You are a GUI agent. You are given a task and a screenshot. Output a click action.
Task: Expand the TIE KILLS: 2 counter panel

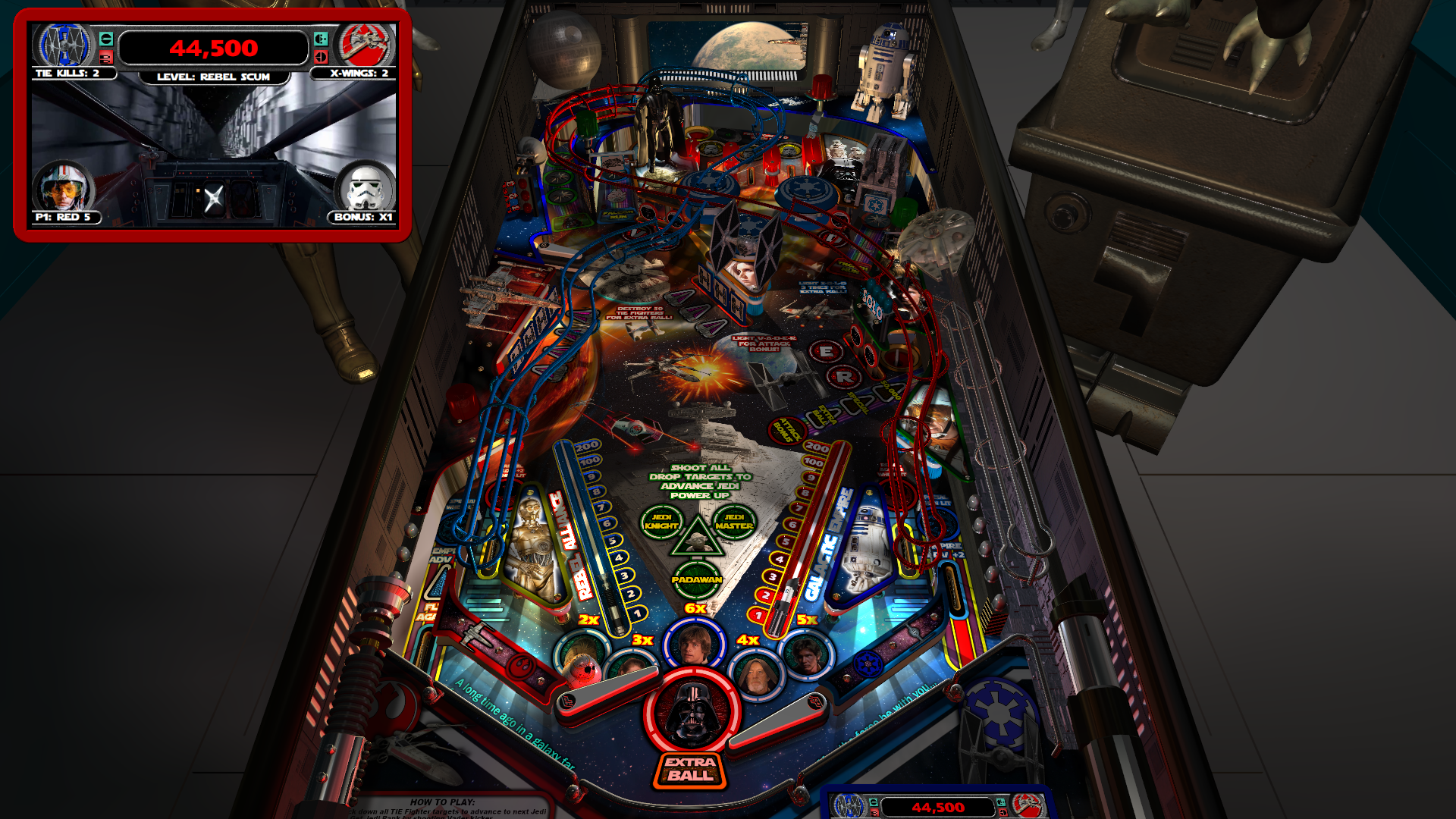[67, 75]
